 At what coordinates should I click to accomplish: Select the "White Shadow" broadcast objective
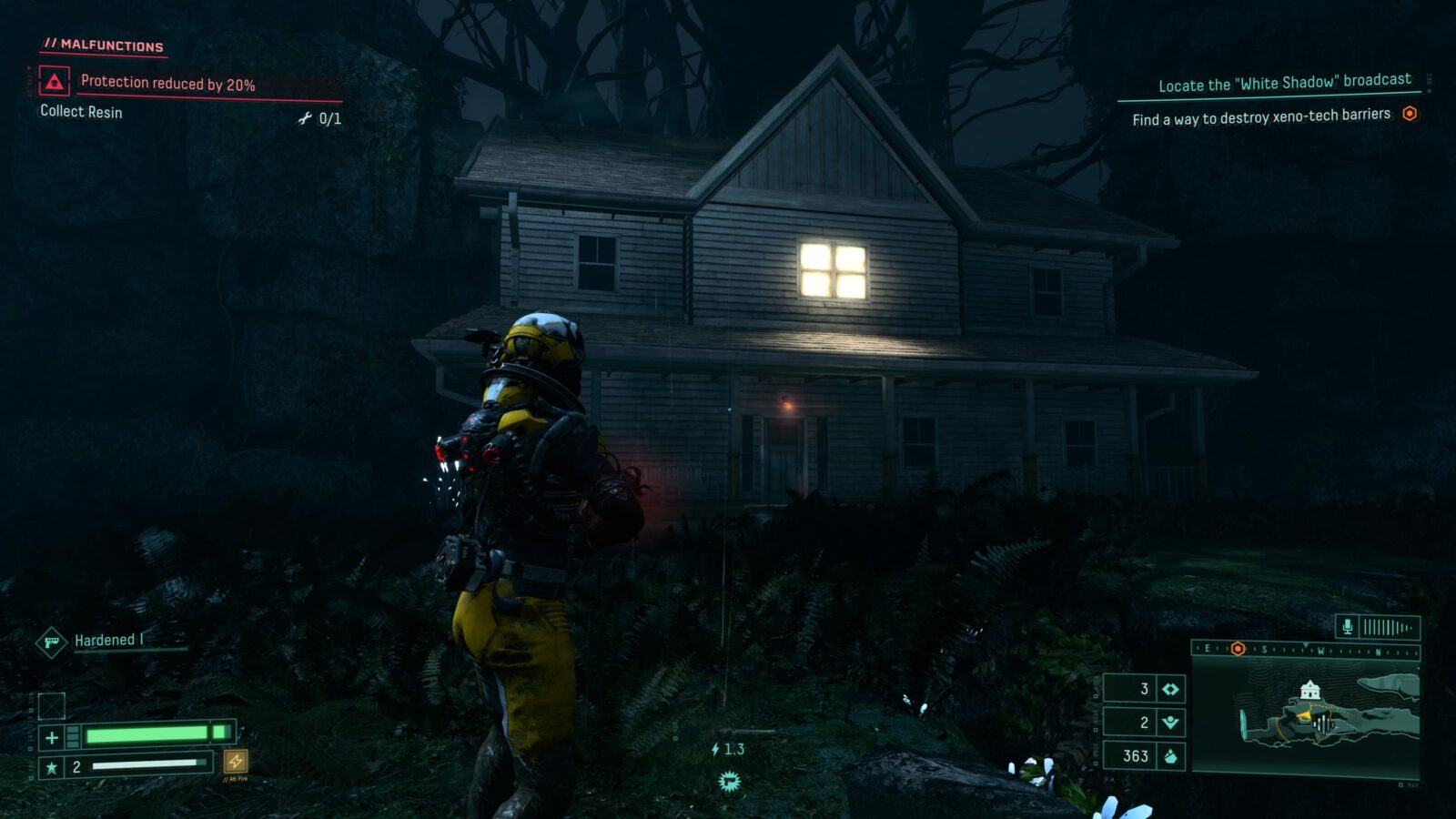pyautogui.click(x=1284, y=83)
